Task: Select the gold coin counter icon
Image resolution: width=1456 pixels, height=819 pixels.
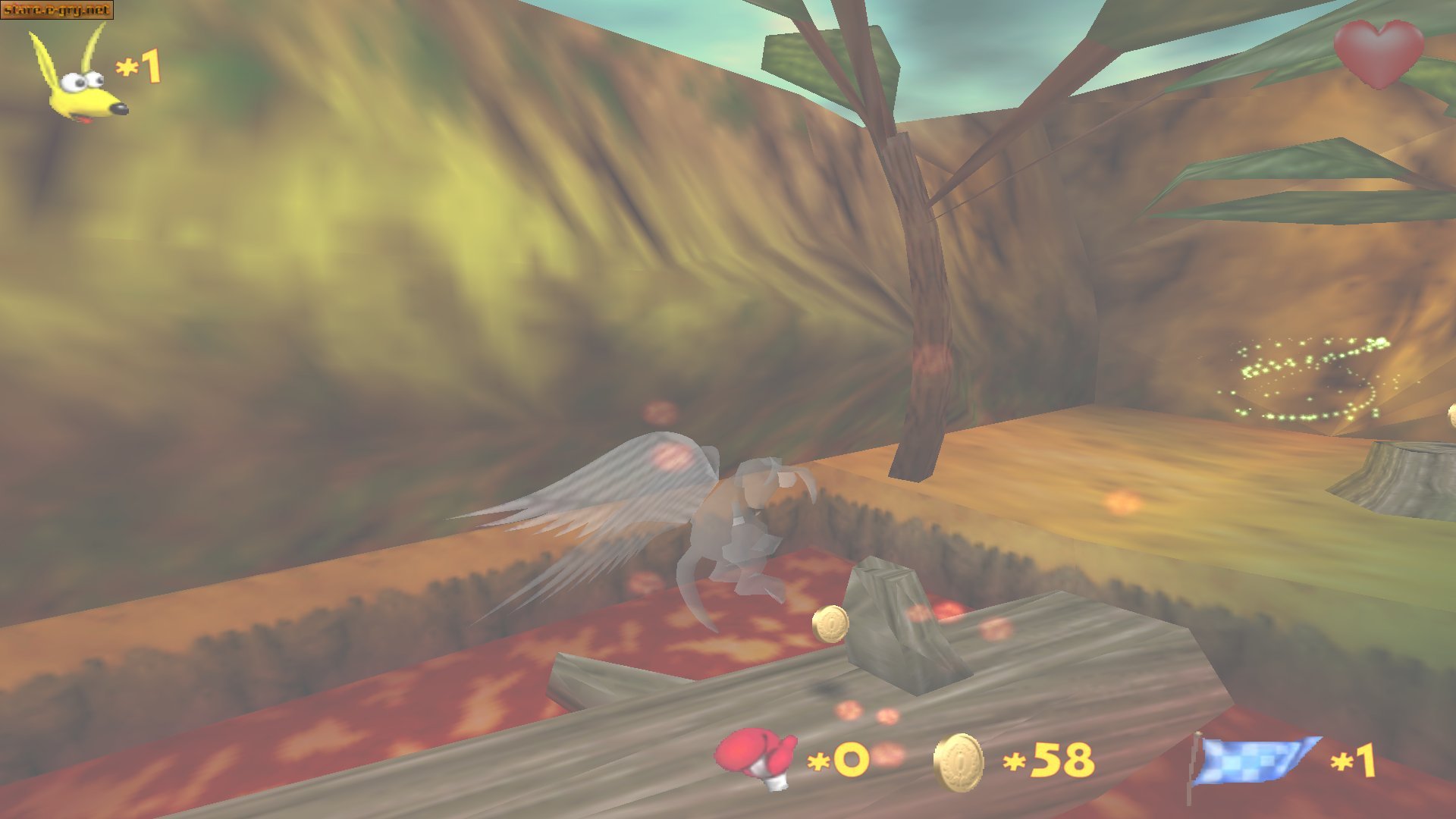Action: click(x=959, y=761)
